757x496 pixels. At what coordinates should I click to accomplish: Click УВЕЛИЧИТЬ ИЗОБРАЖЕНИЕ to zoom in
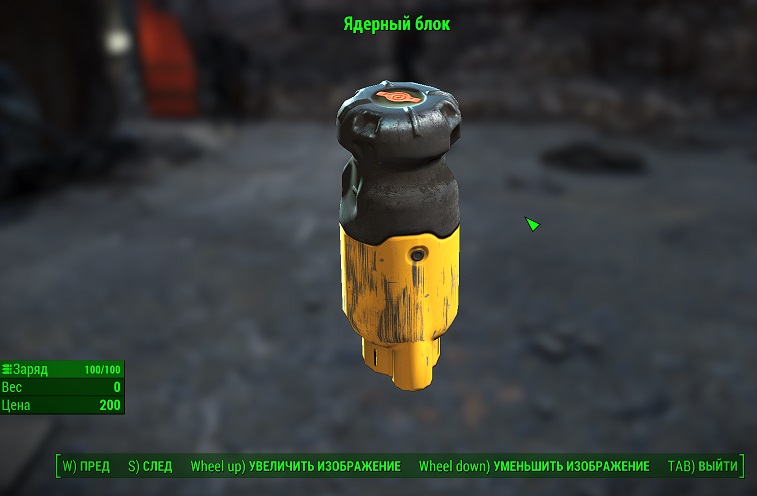tap(295, 467)
